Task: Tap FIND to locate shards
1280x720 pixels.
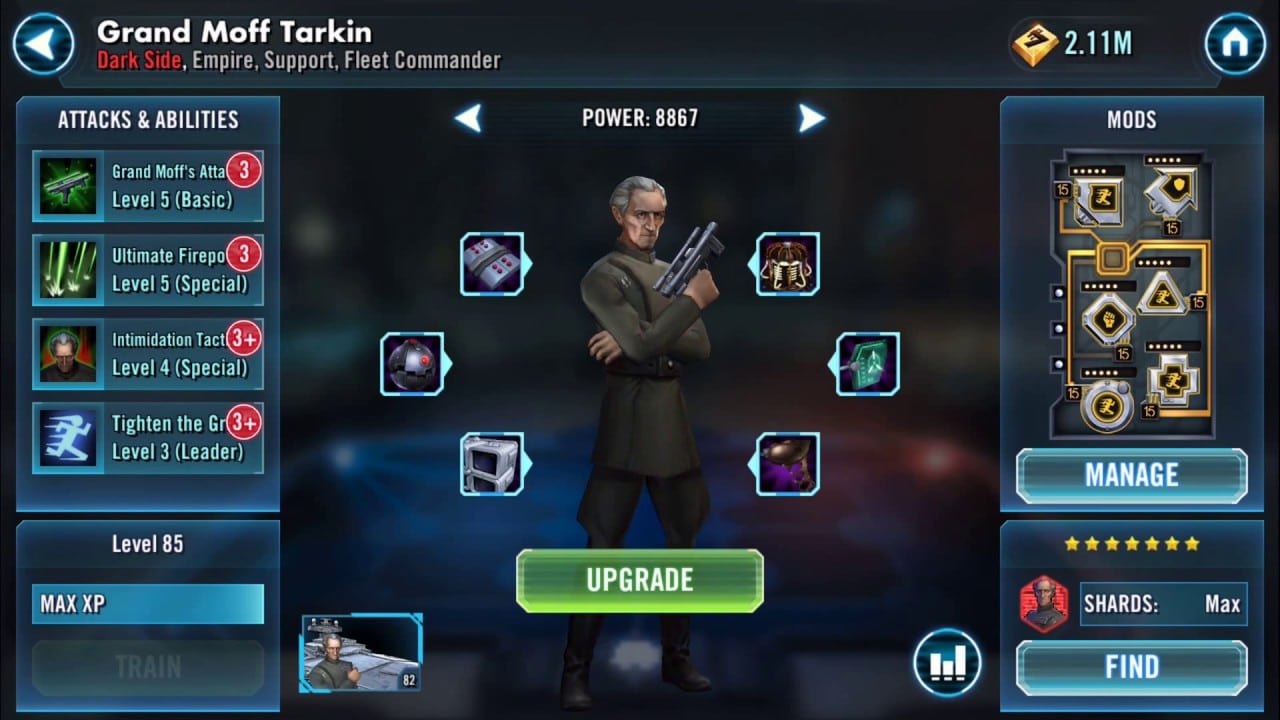Action: point(1131,667)
